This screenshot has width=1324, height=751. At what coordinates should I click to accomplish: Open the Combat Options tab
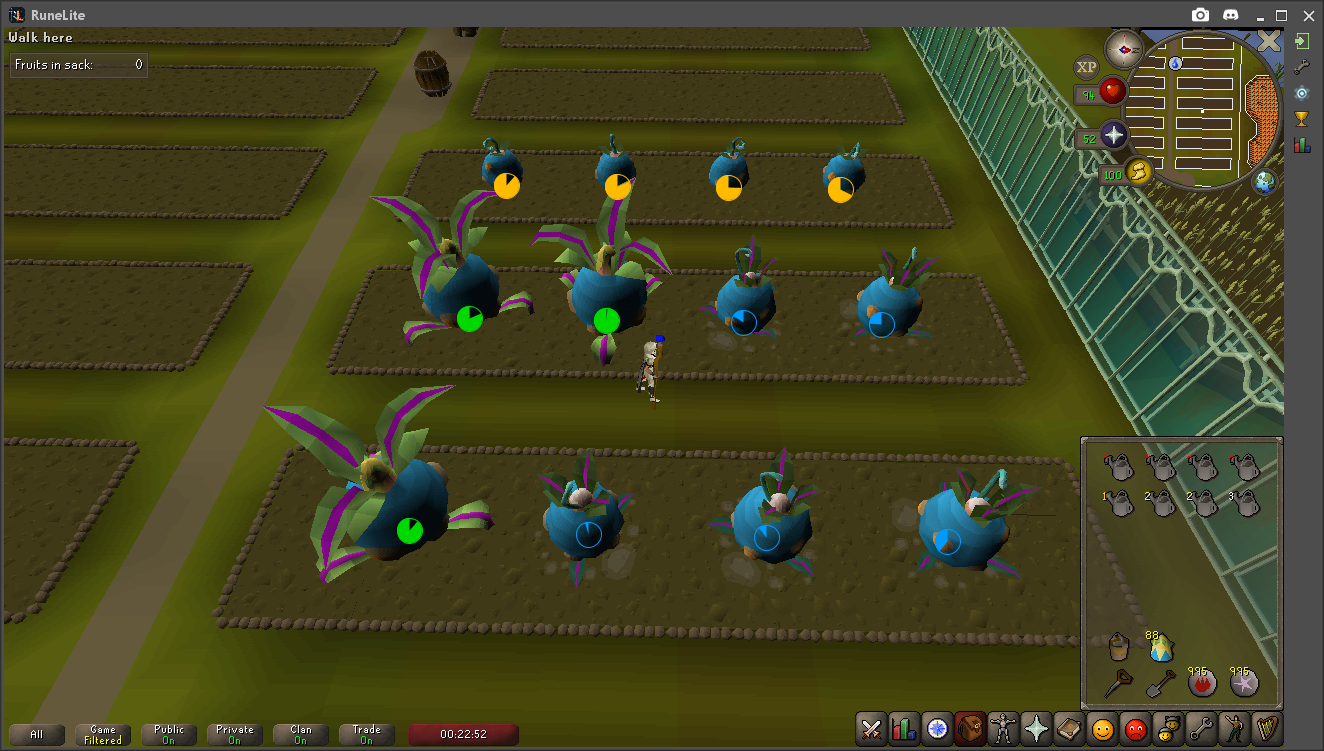pos(871,729)
